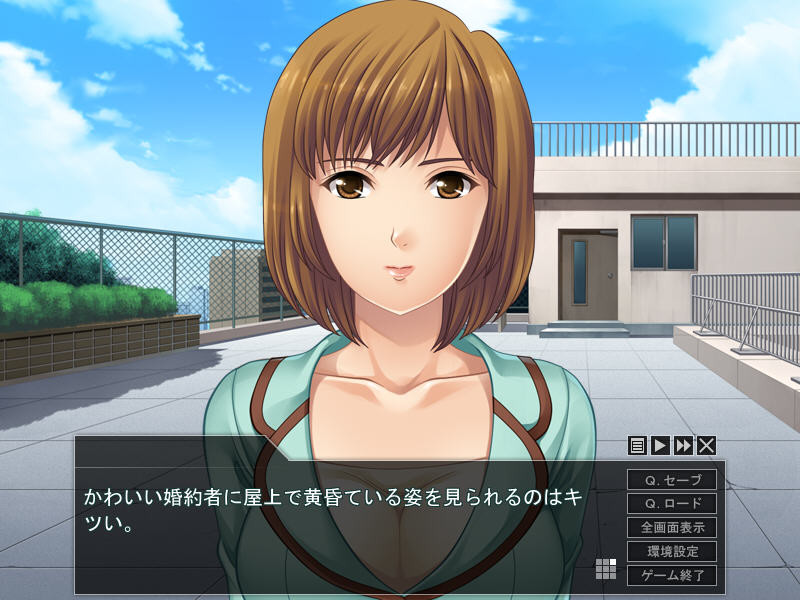Open the 環境設定 settings menu
800x600 pixels.
pos(672,551)
